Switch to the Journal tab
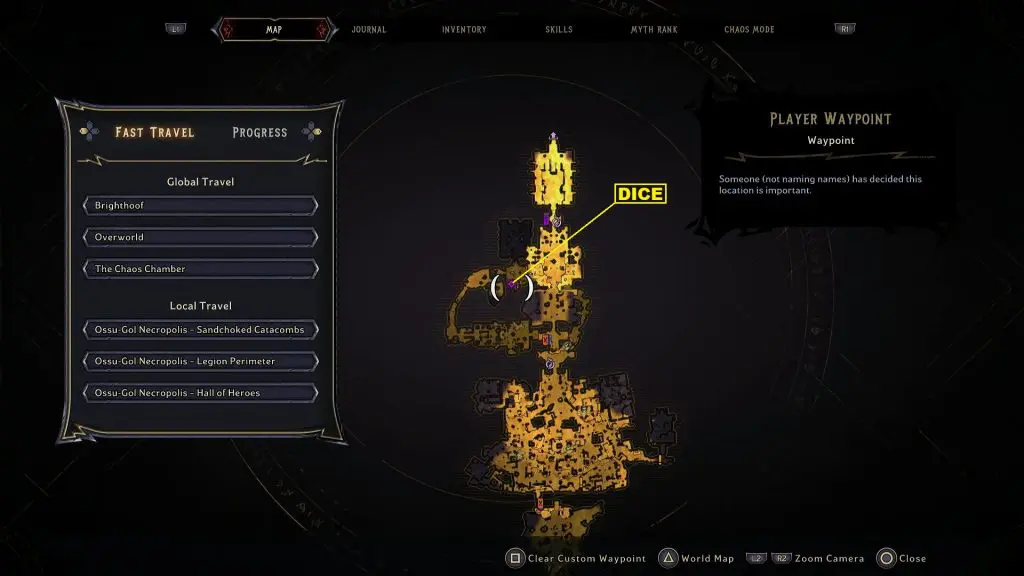Screen dimensions: 1024x576 tap(369, 30)
